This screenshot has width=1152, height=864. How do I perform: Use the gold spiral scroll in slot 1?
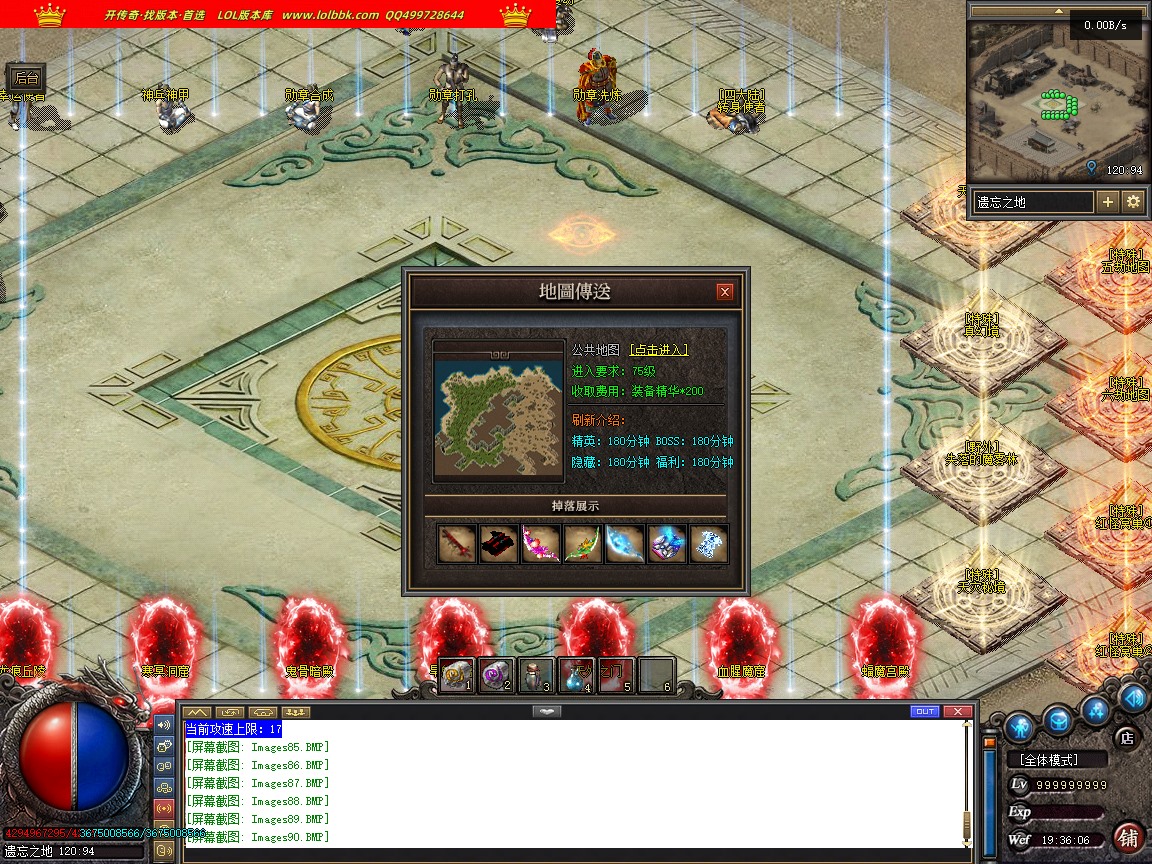[x=457, y=675]
